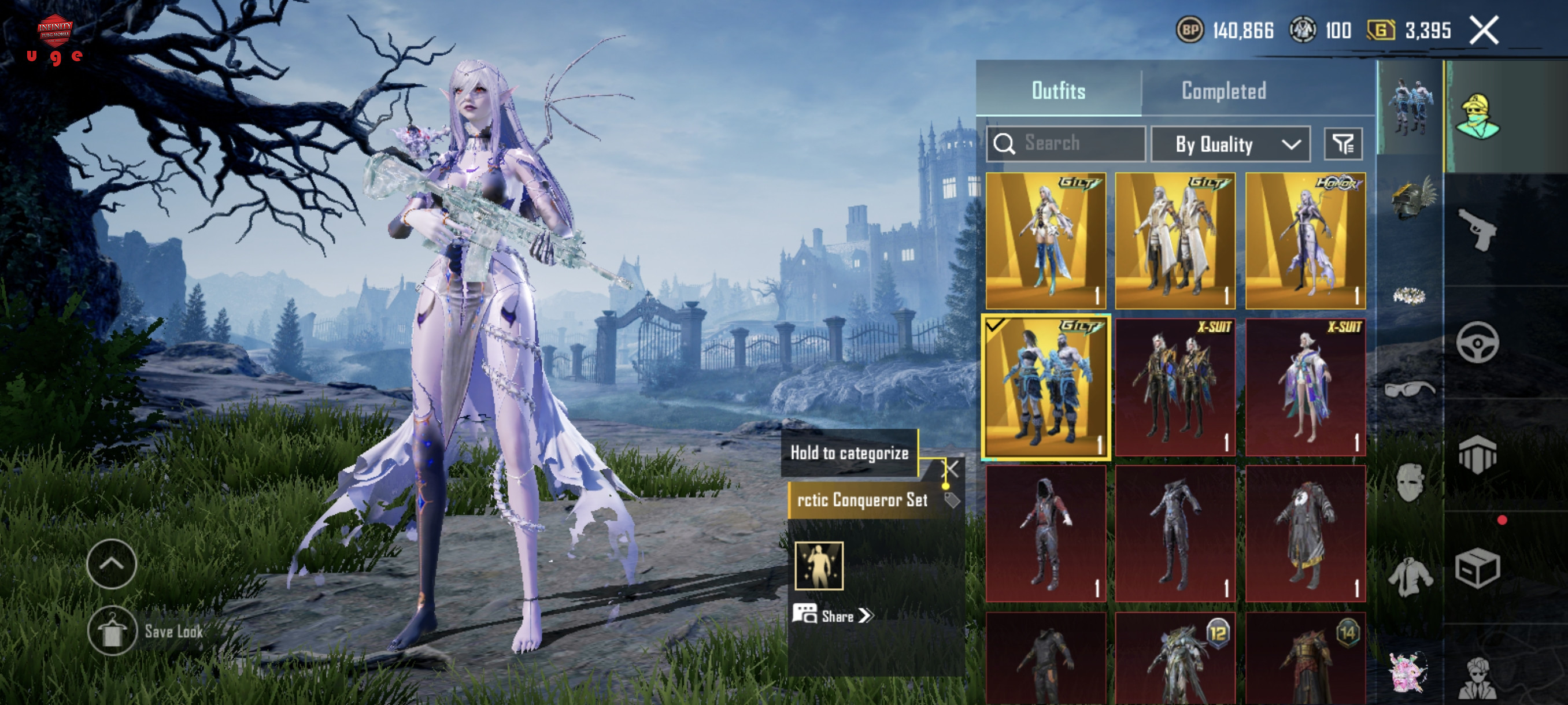Select the red hooded outfit tile

pyautogui.click(x=1046, y=534)
